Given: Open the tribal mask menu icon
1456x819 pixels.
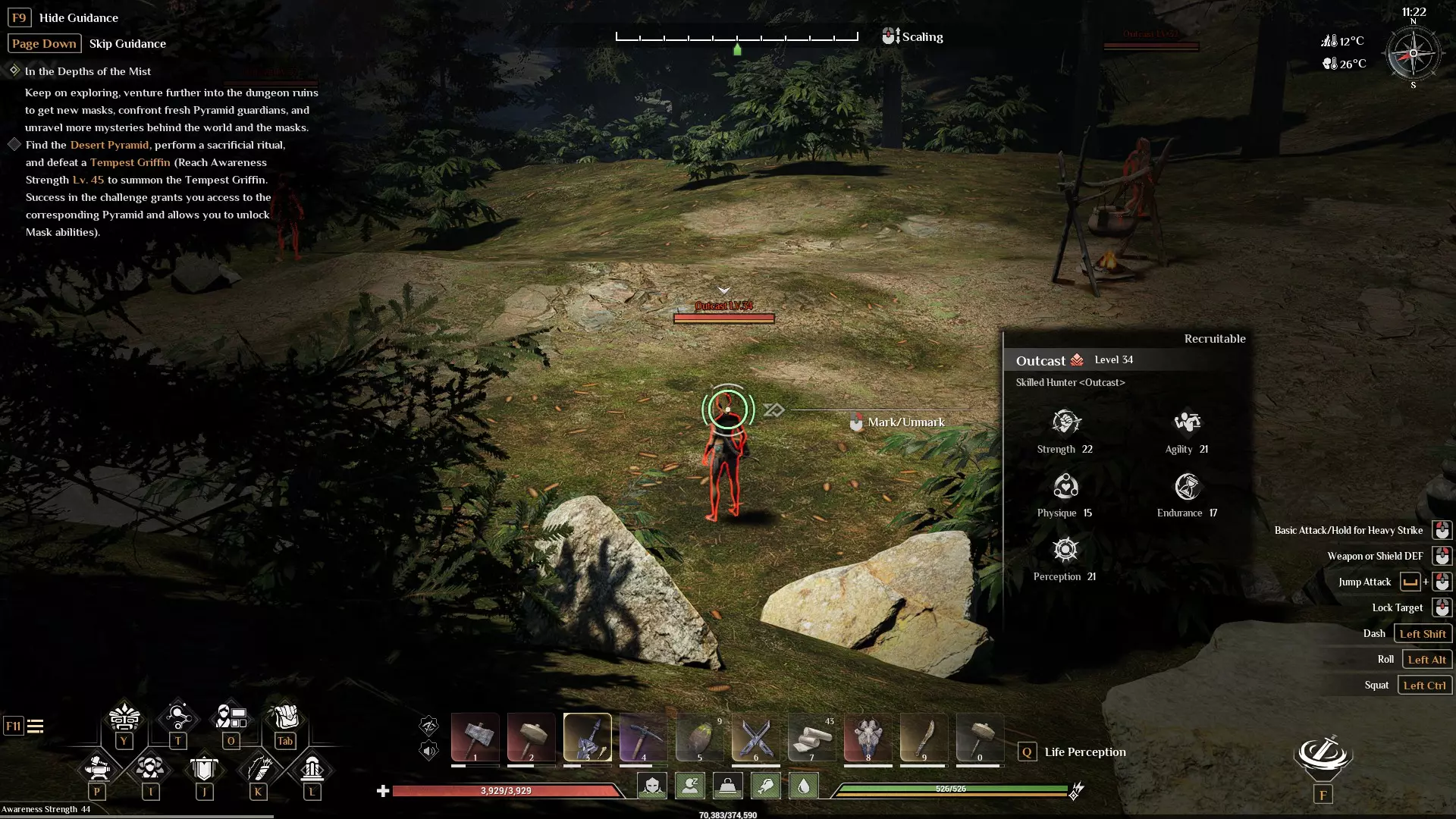Looking at the screenshot, I should pos(124,717).
